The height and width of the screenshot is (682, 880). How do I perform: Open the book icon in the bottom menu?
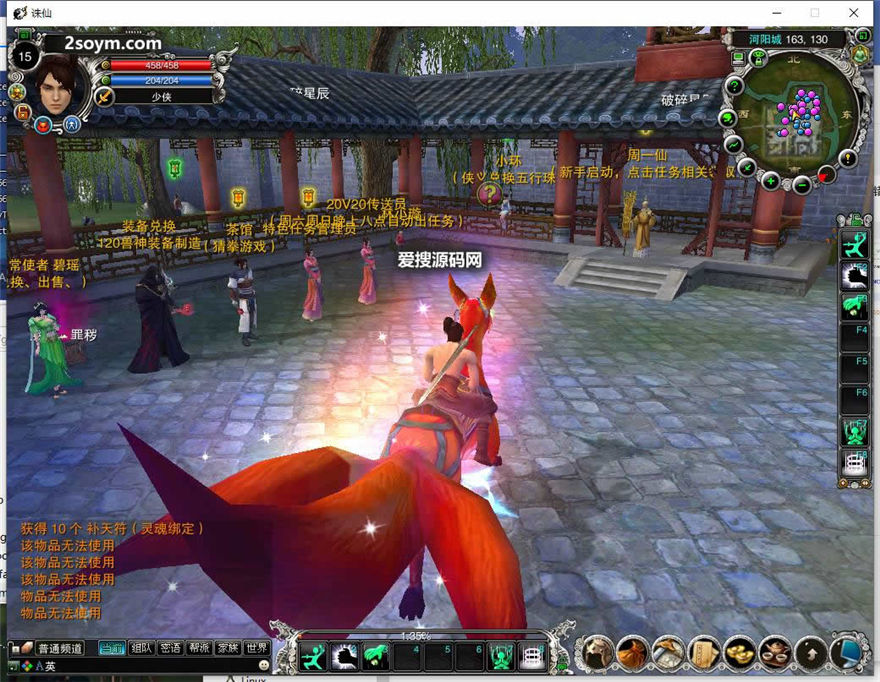click(x=704, y=652)
